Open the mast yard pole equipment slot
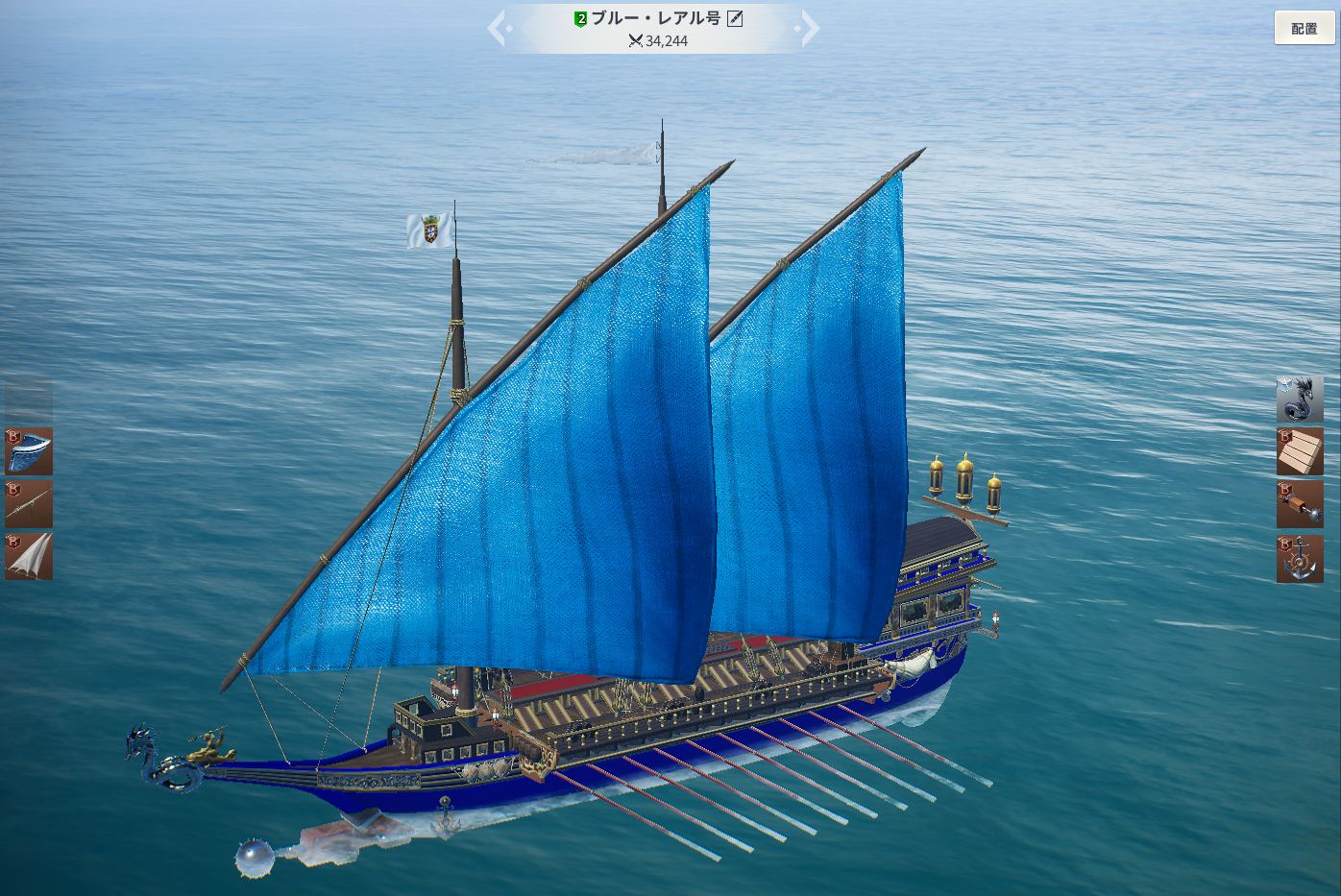Image resolution: width=1341 pixels, height=896 pixels. coord(29,504)
